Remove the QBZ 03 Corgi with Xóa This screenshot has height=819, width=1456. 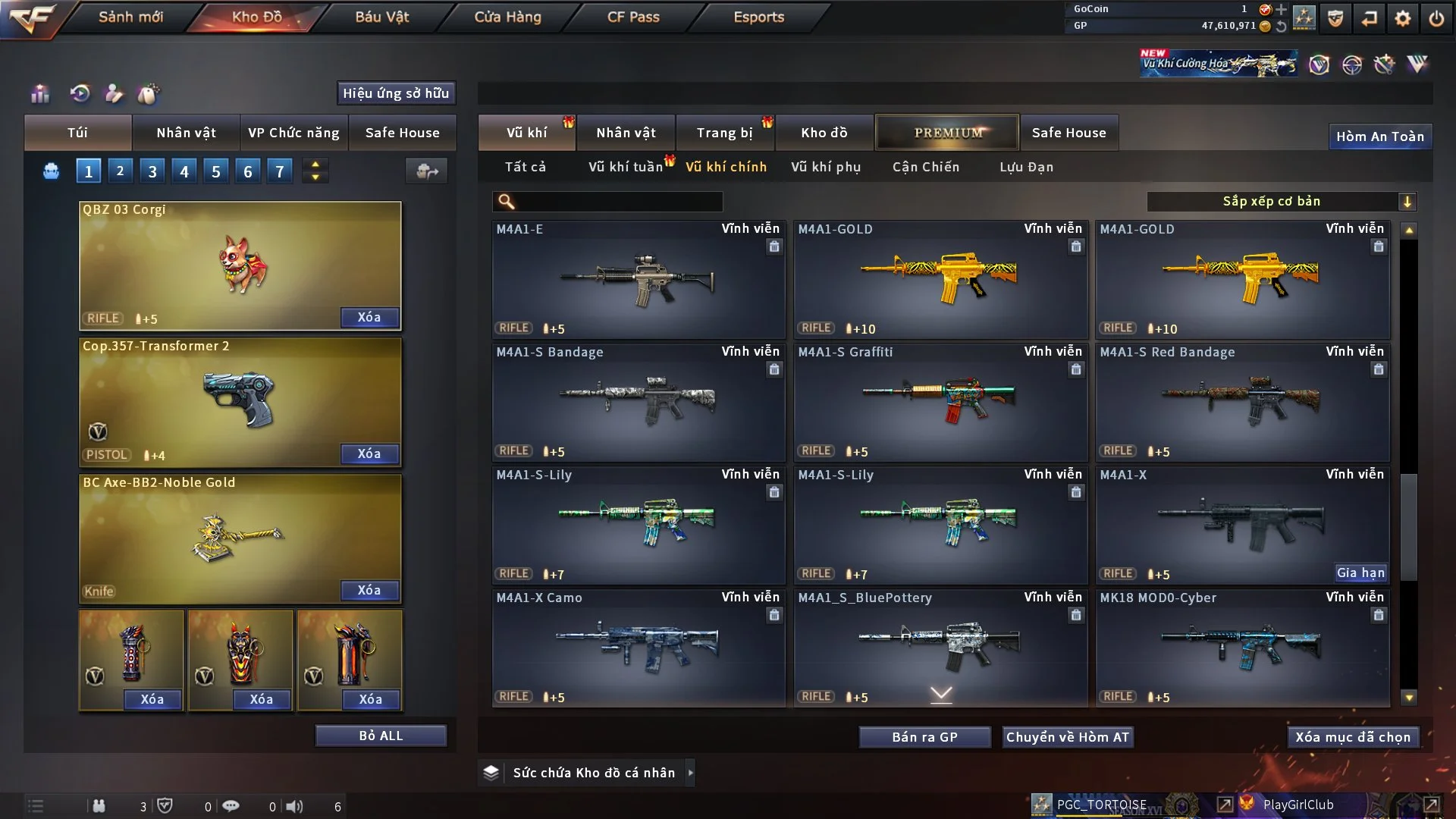369,318
